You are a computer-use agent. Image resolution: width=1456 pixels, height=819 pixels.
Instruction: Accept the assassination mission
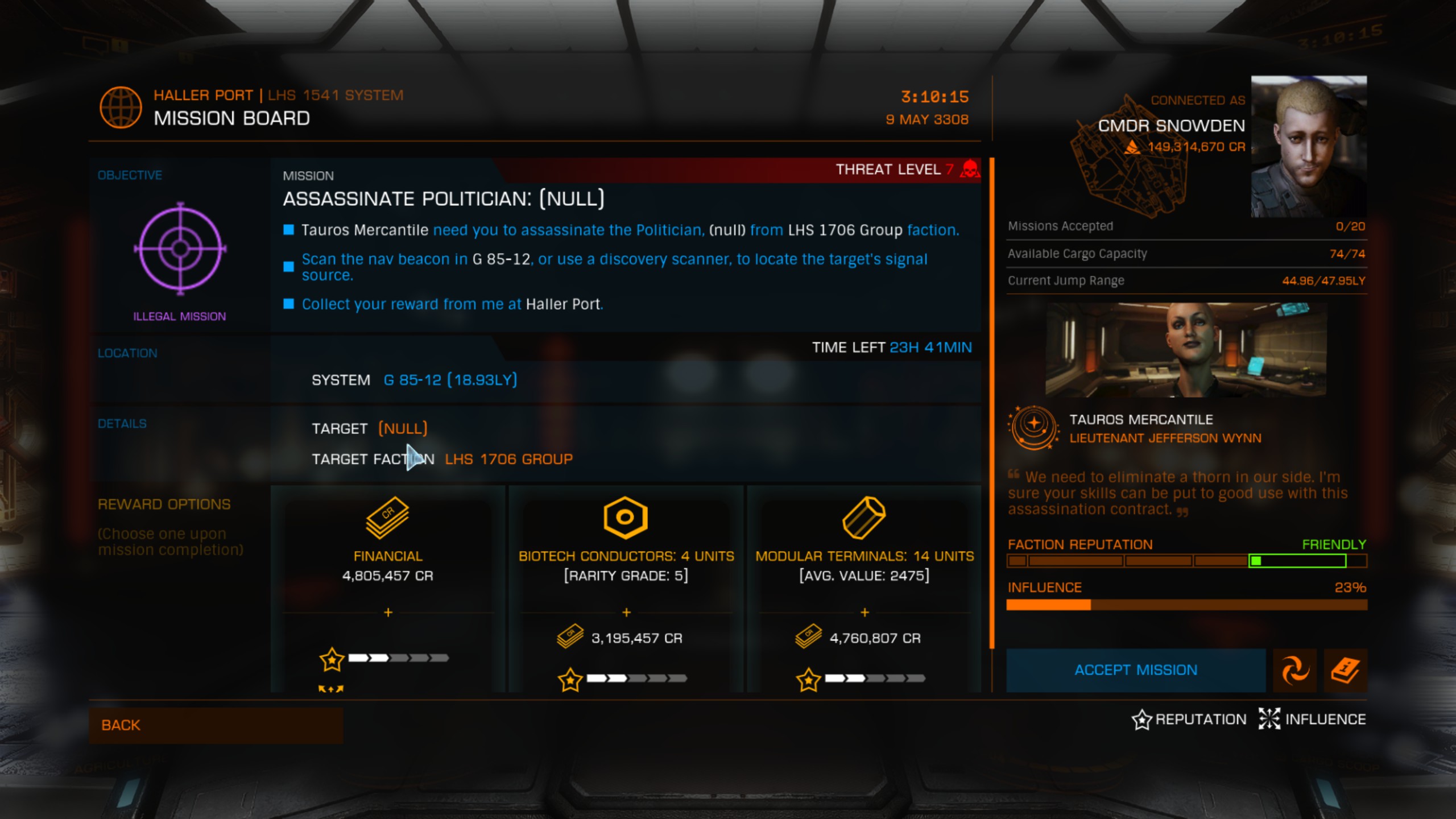pos(1135,670)
